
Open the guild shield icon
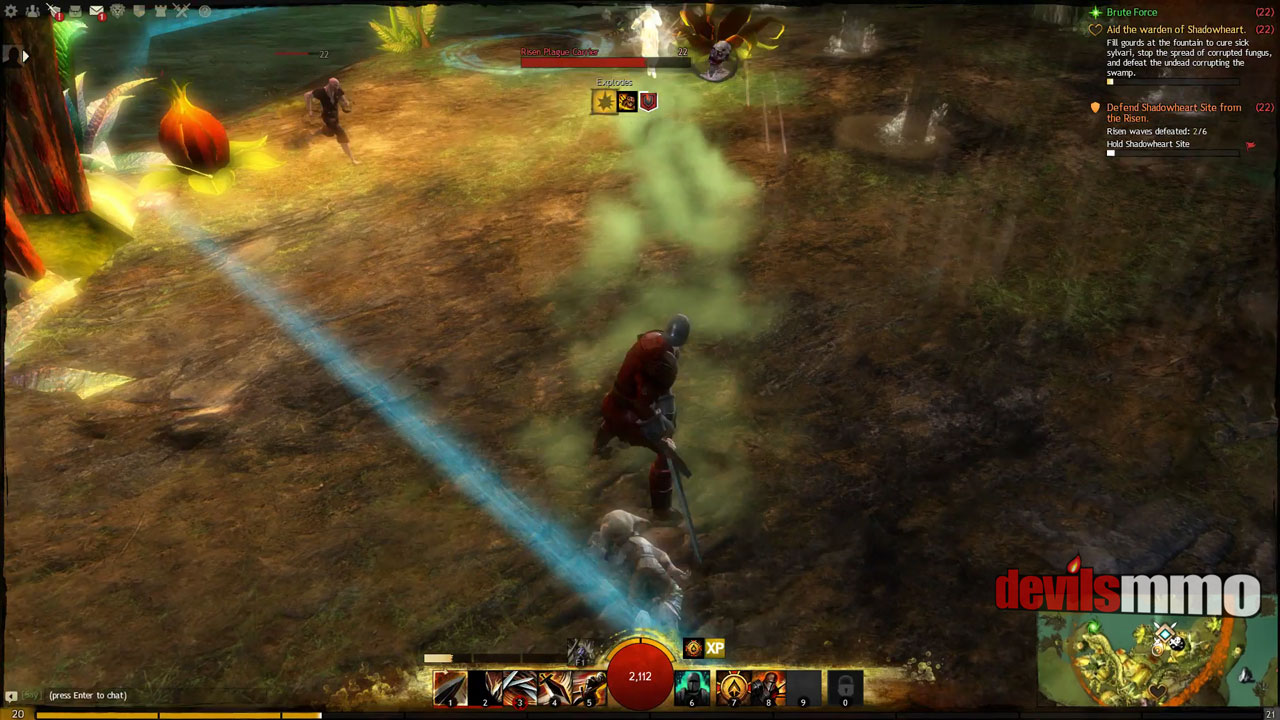coord(138,11)
